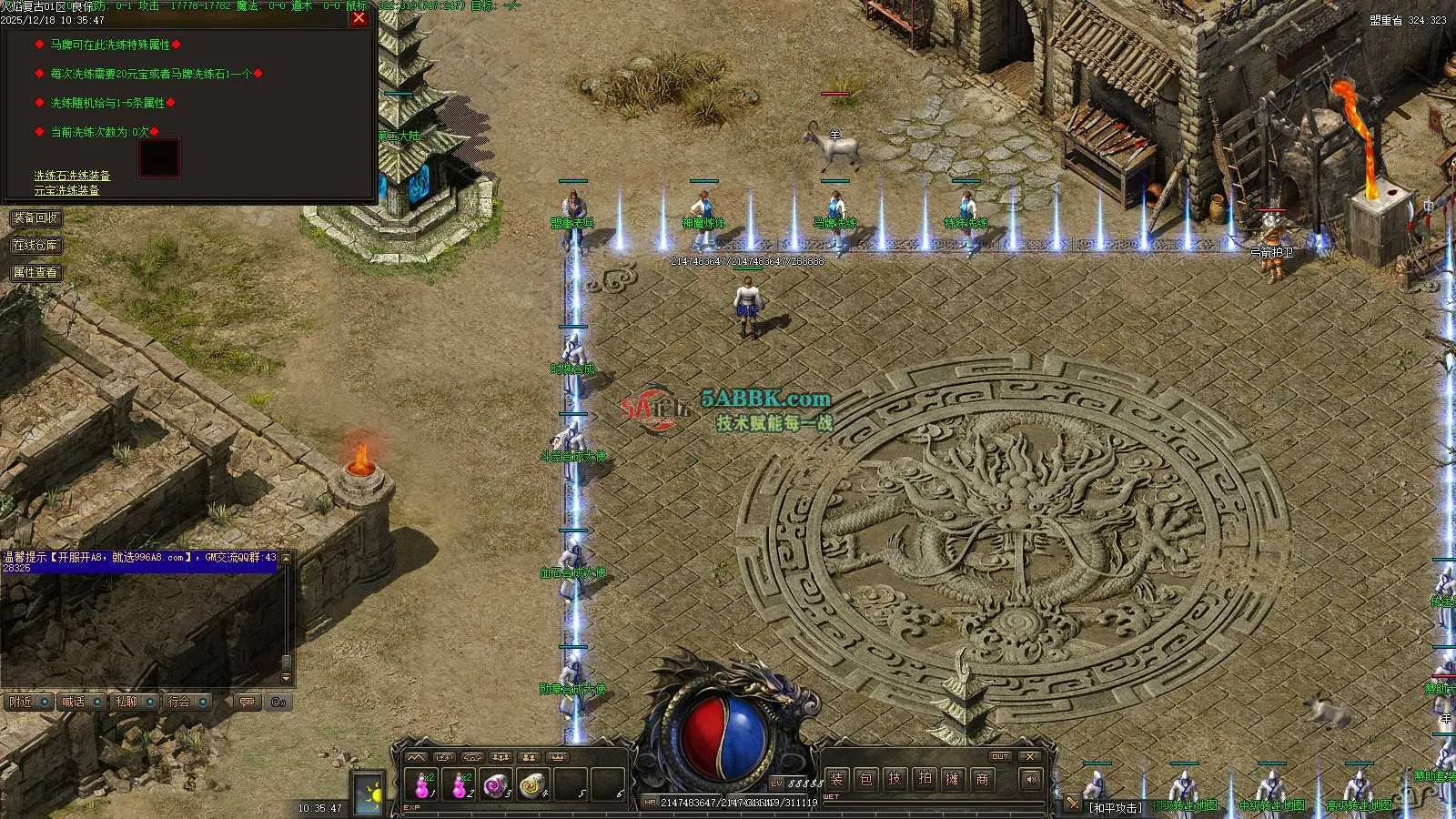Use the pink potion in hotbar slot 1
The height and width of the screenshot is (819, 1456).
423,784
